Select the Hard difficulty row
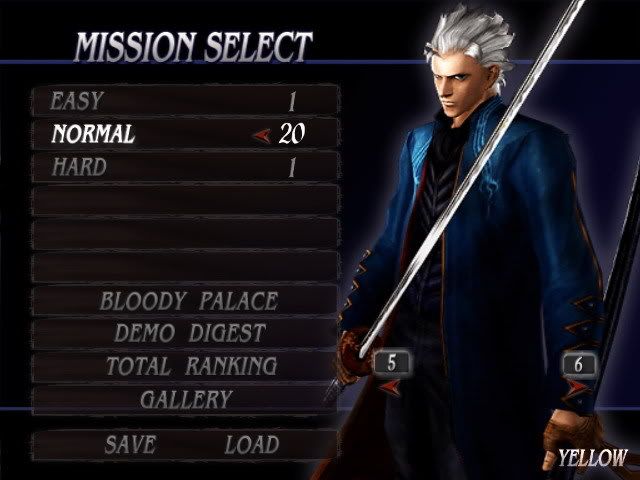Image resolution: width=640 pixels, height=480 pixels. pyautogui.click(x=185, y=167)
